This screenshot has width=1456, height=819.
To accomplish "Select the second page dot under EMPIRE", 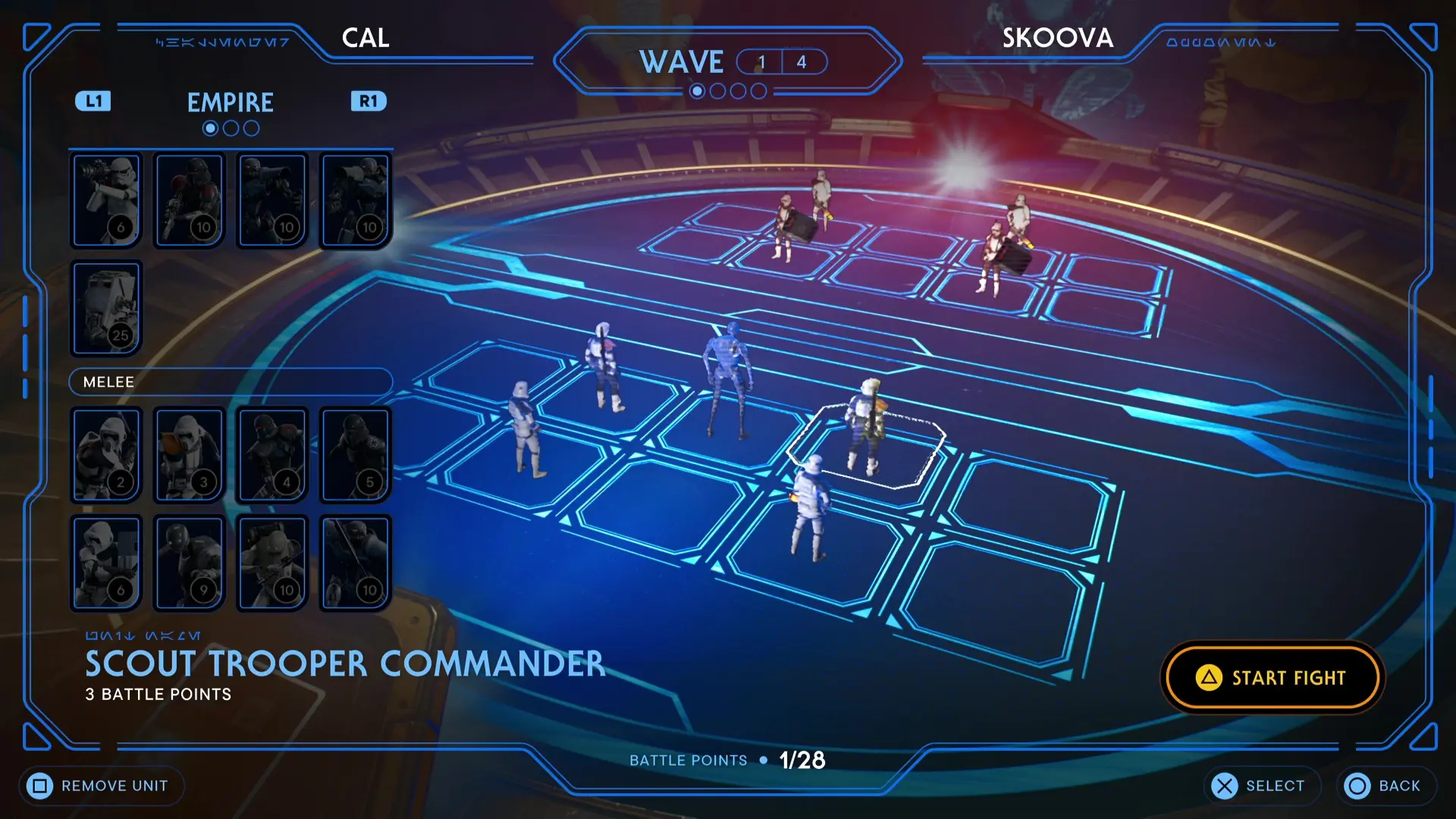I will click(x=230, y=127).
